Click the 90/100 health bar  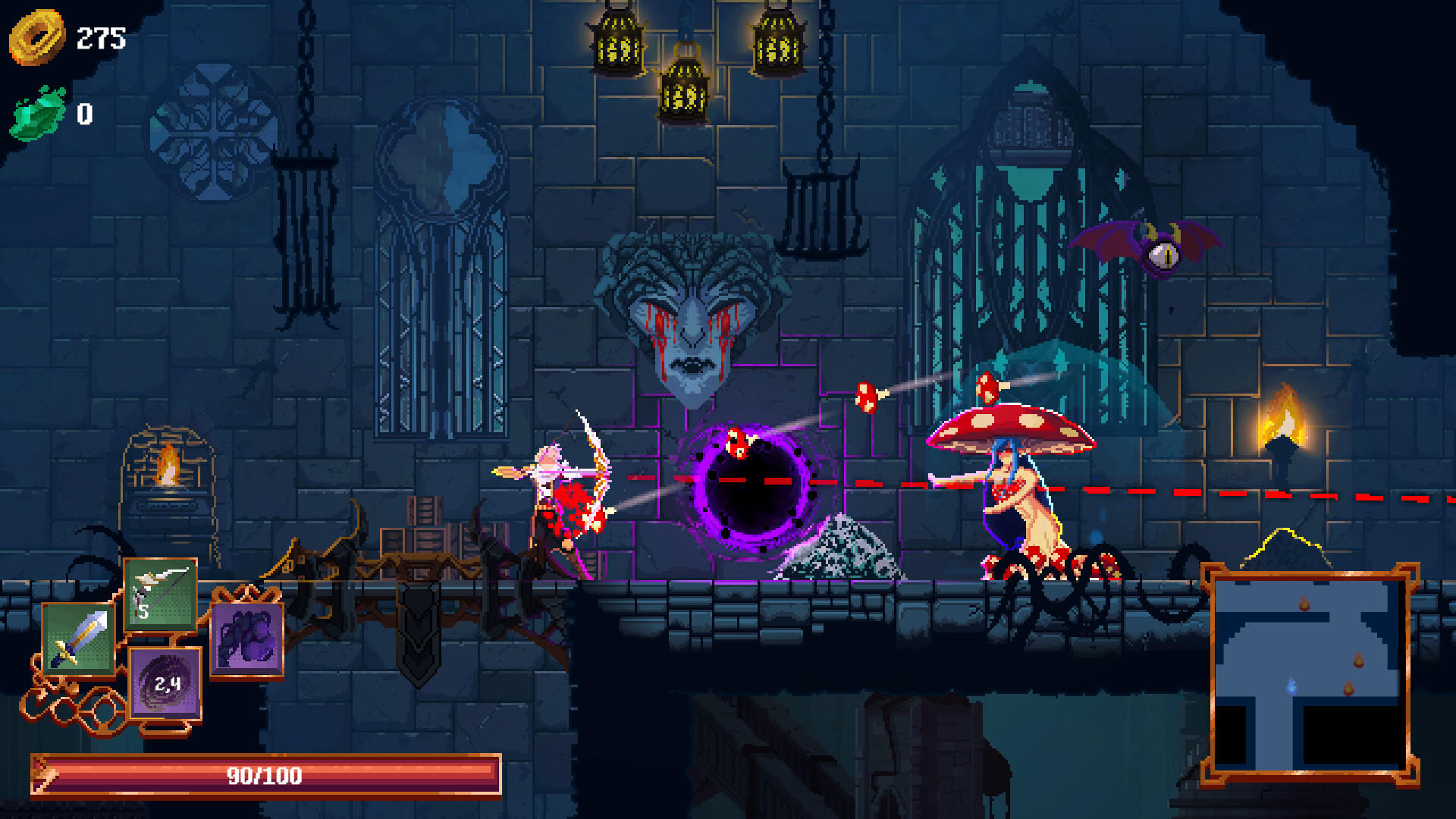[x=265, y=776]
